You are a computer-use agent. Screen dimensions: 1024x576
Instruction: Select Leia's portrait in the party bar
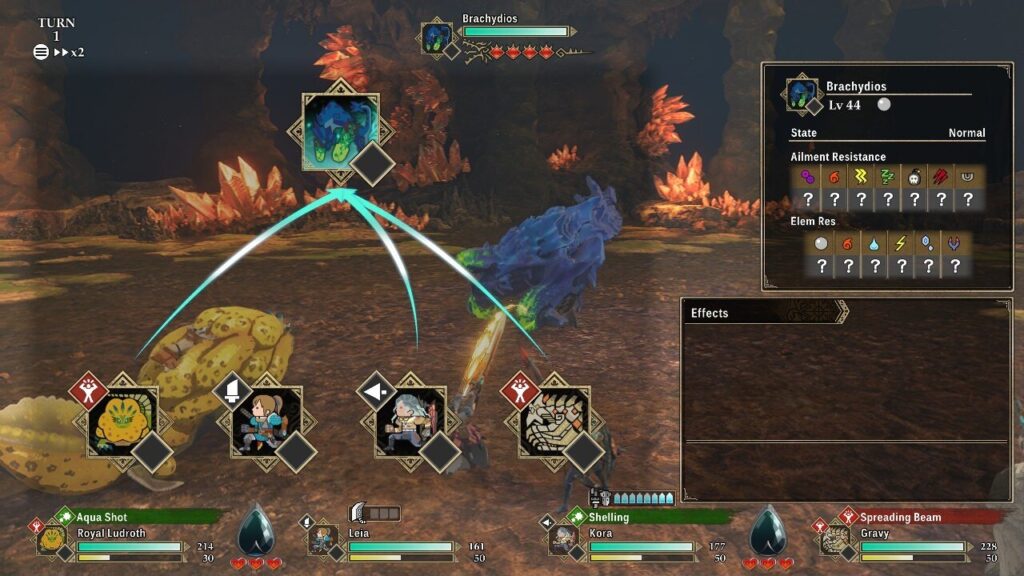click(x=322, y=540)
